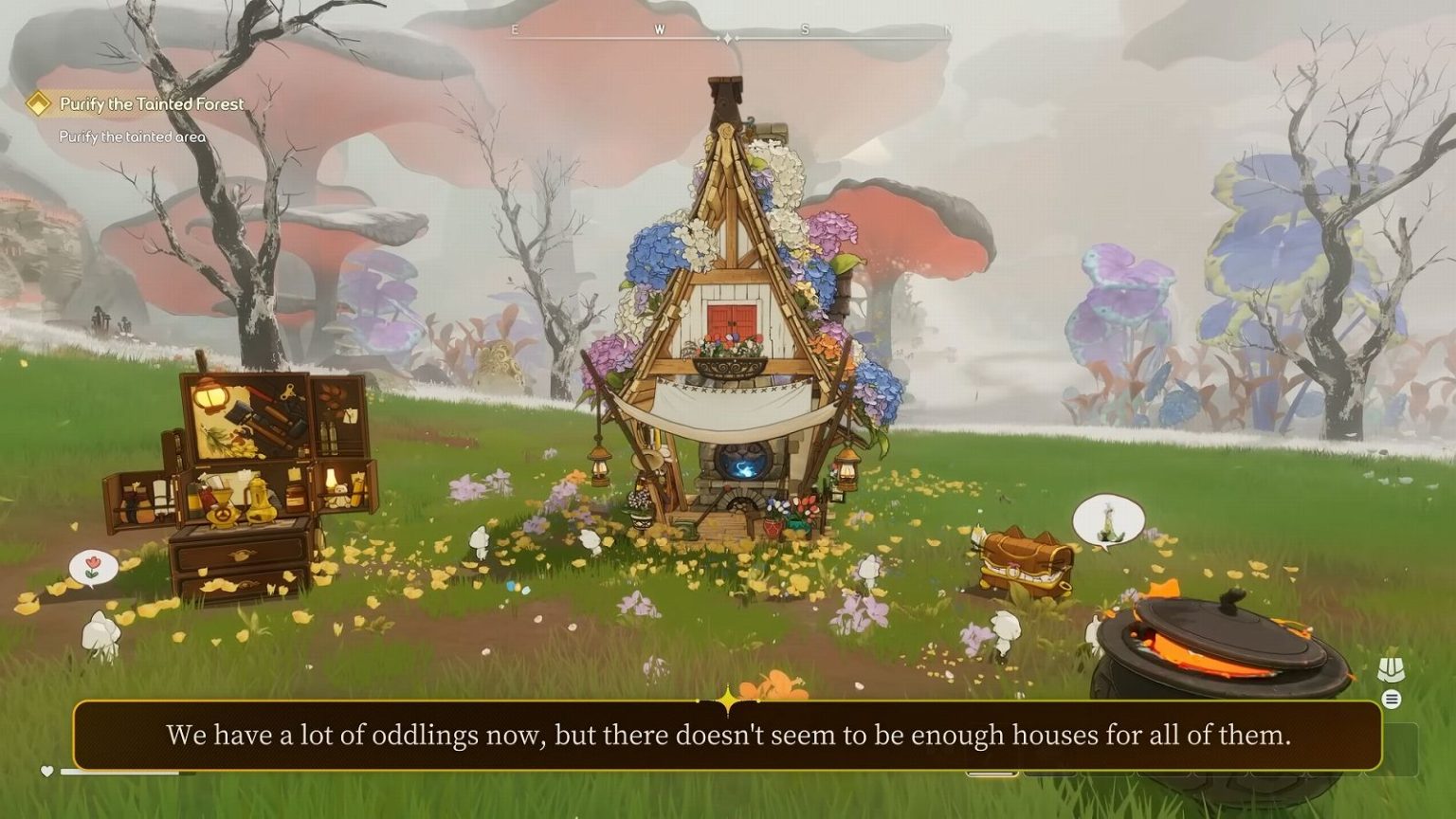Toggle the quest tracker 'Purify the Tainted Forest'

150,104
